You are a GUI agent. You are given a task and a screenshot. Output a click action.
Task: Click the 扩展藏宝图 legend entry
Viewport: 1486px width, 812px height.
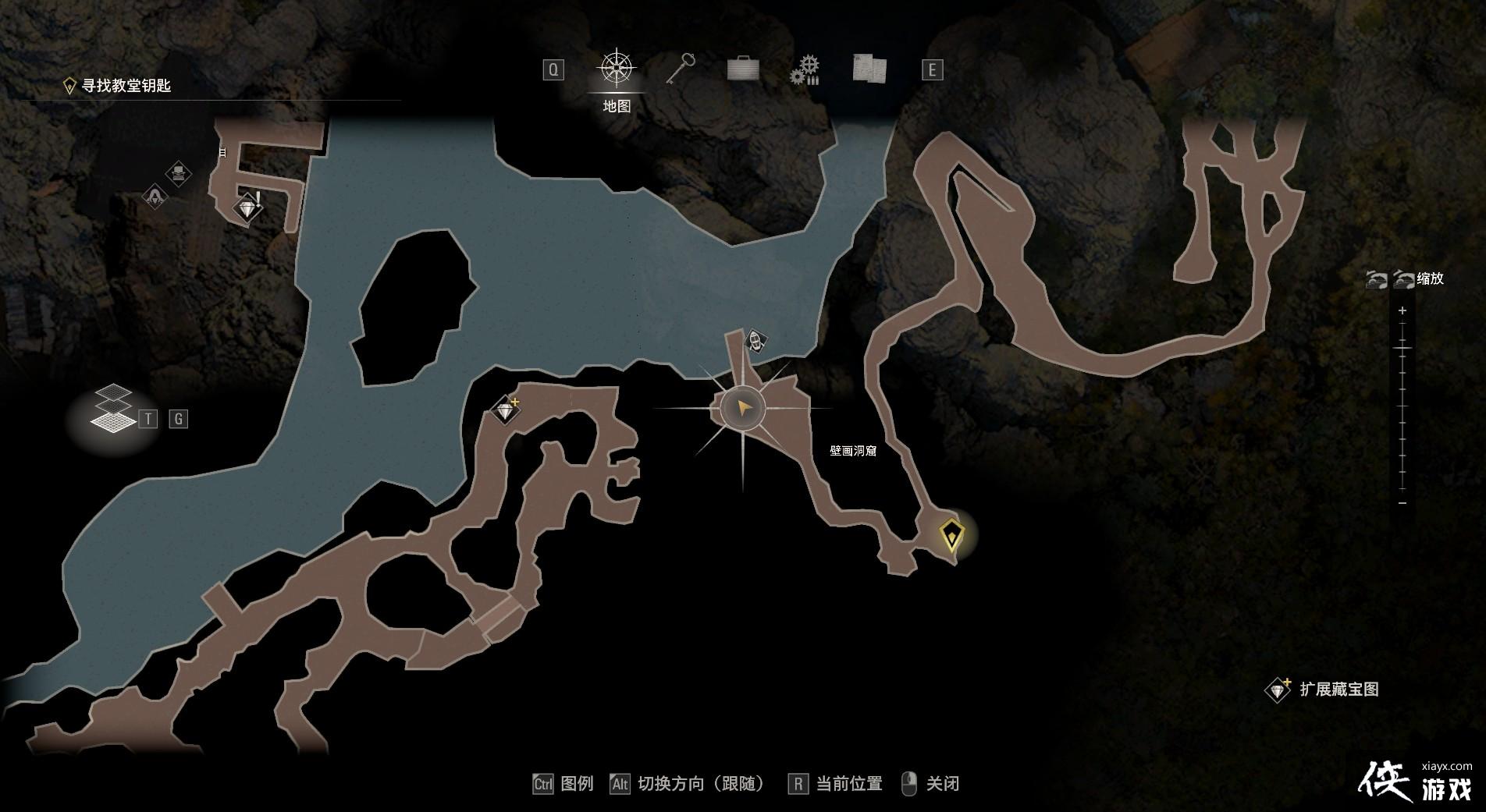1338,690
